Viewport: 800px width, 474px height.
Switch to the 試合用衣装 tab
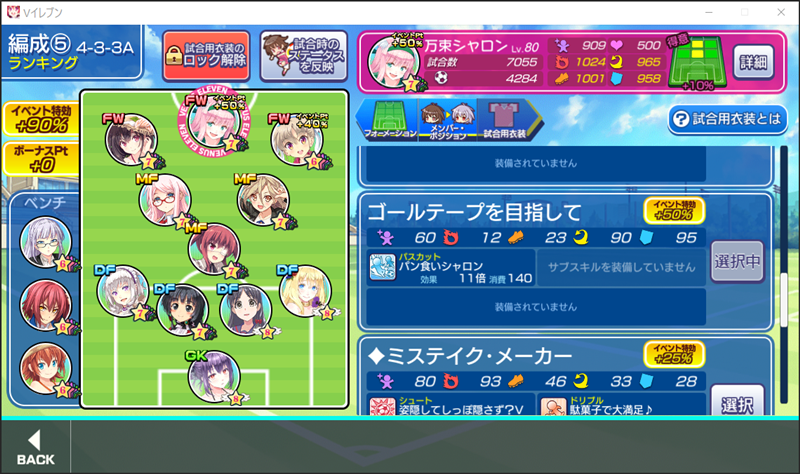[504, 118]
